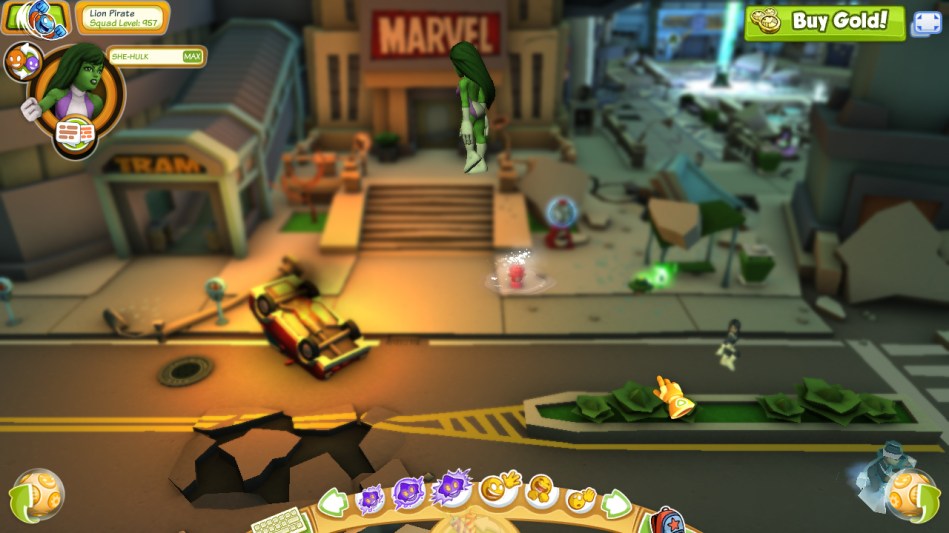Toggle fullscreen with the blue corner-arrows icon

925,23
